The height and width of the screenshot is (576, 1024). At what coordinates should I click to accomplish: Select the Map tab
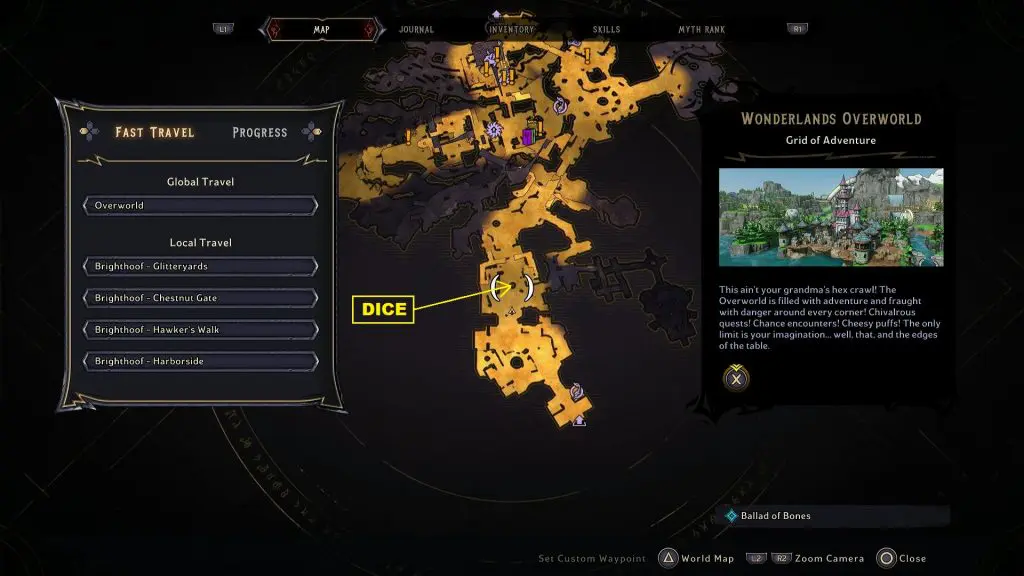click(x=321, y=30)
